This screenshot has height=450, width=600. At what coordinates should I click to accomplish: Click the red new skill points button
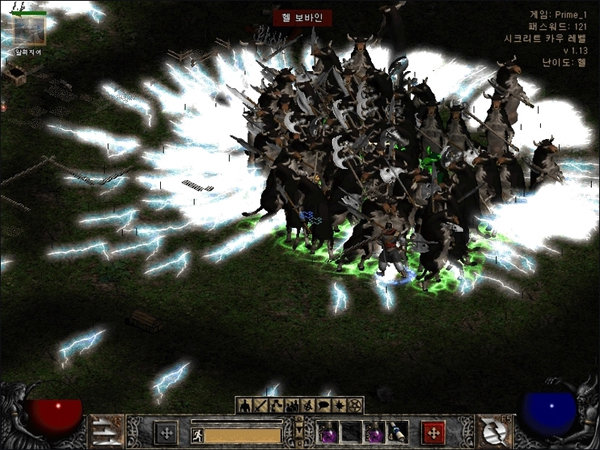pyautogui.click(x=432, y=433)
